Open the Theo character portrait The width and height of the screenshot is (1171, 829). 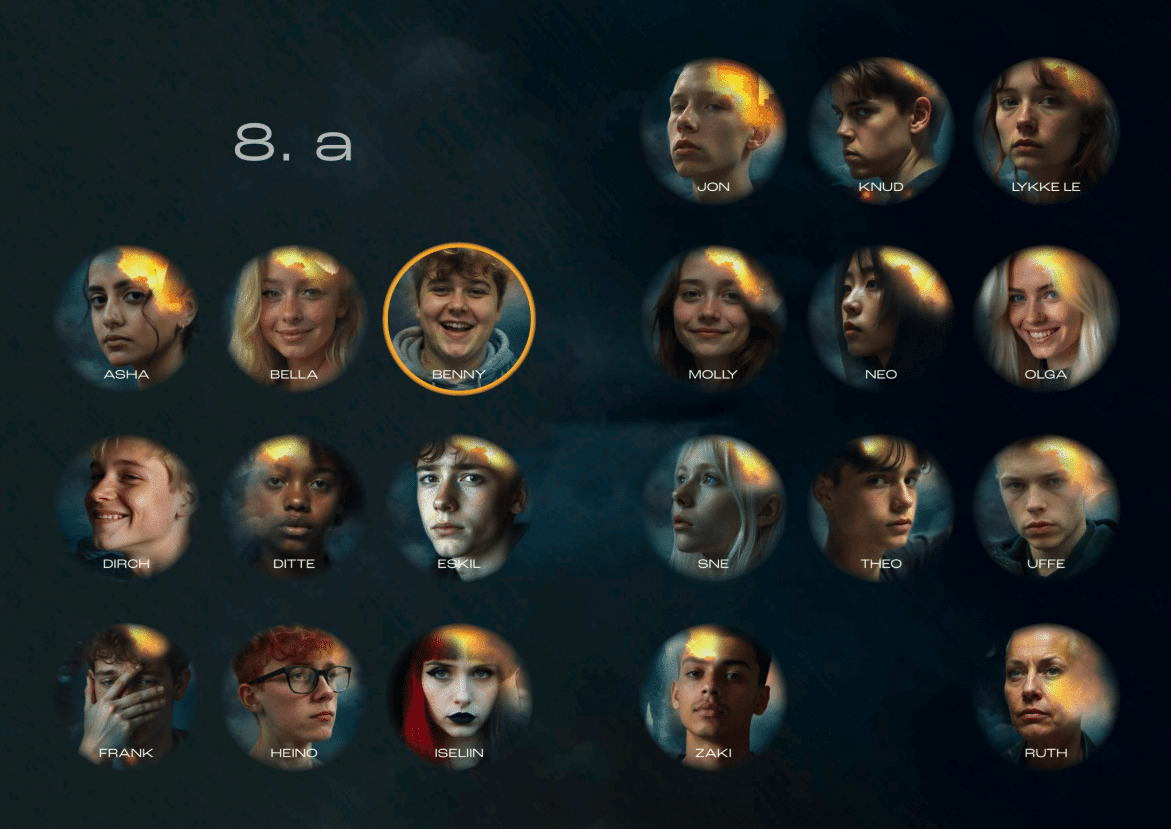click(880, 505)
